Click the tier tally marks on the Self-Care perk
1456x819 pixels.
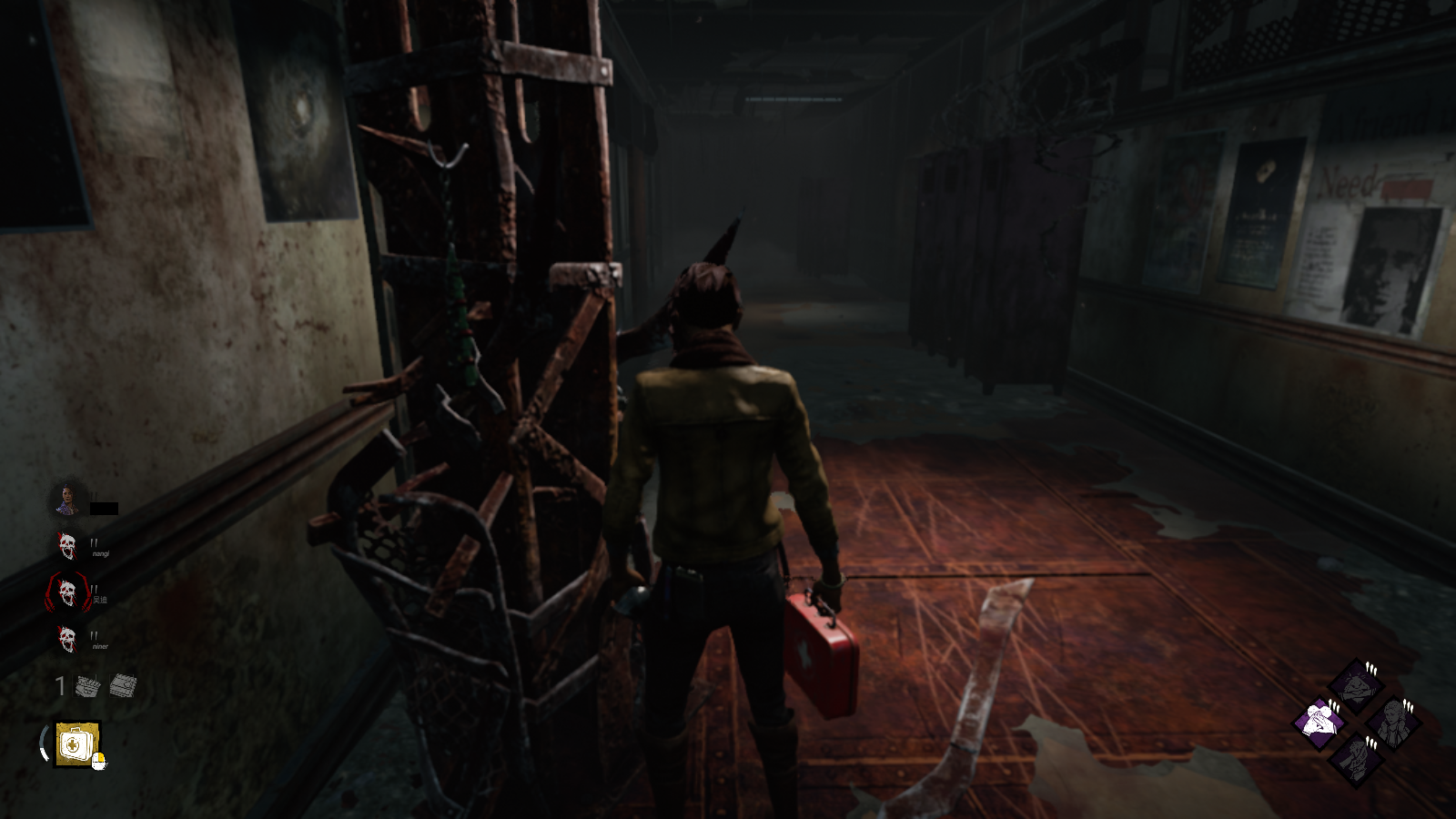pyautogui.click(x=1334, y=706)
